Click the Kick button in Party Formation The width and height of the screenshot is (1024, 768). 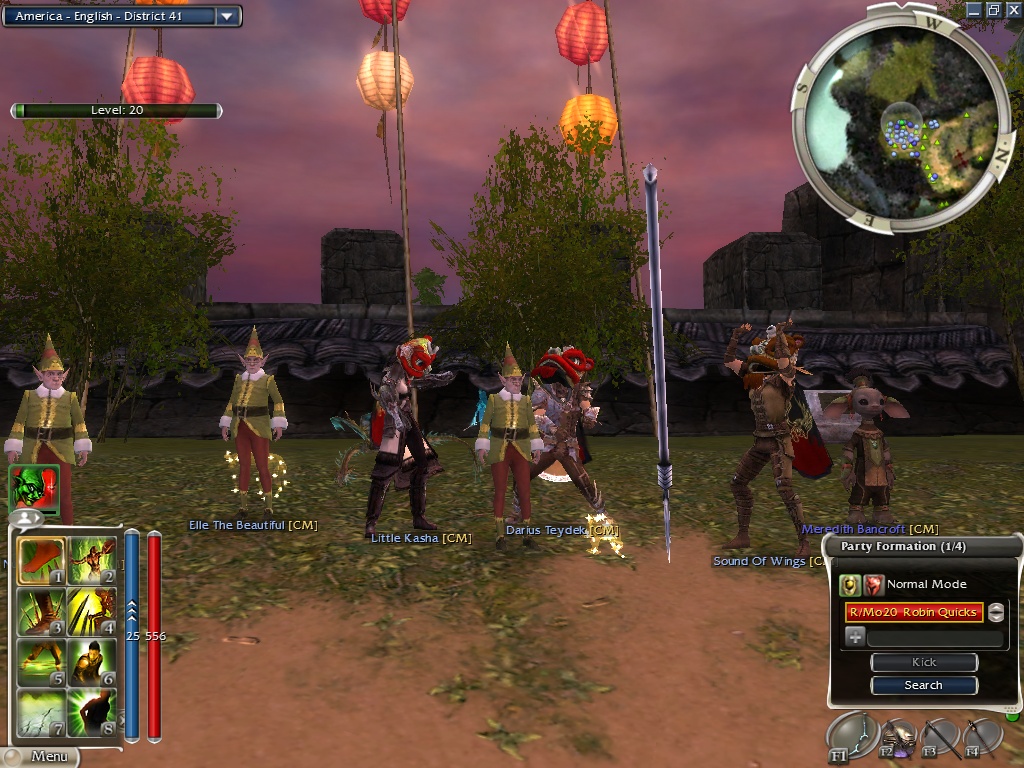click(x=923, y=662)
